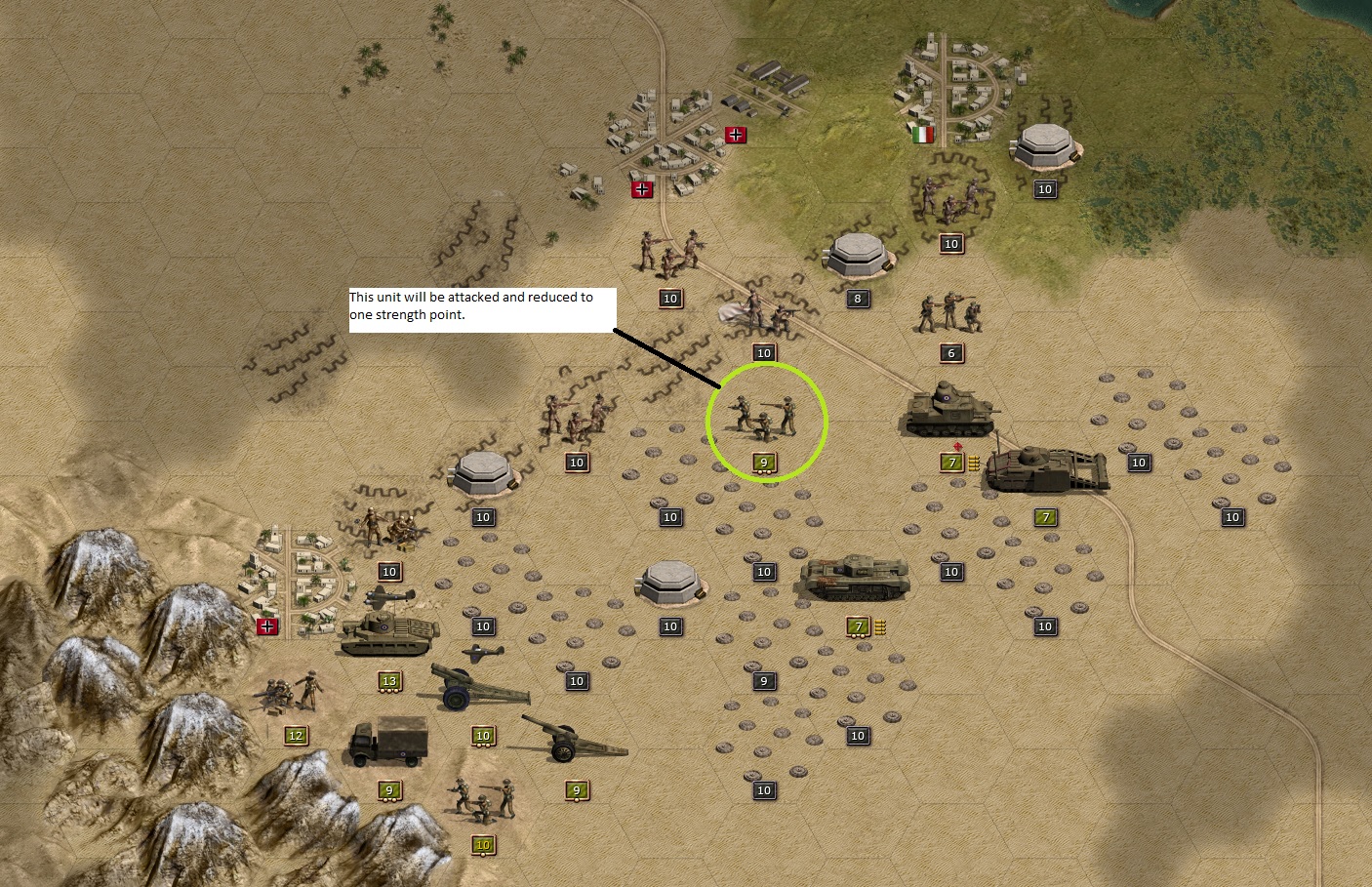Click the strength 6 badge beside the machine-gun team
Screen dimensions: 1372x887
tap(950, 352)
